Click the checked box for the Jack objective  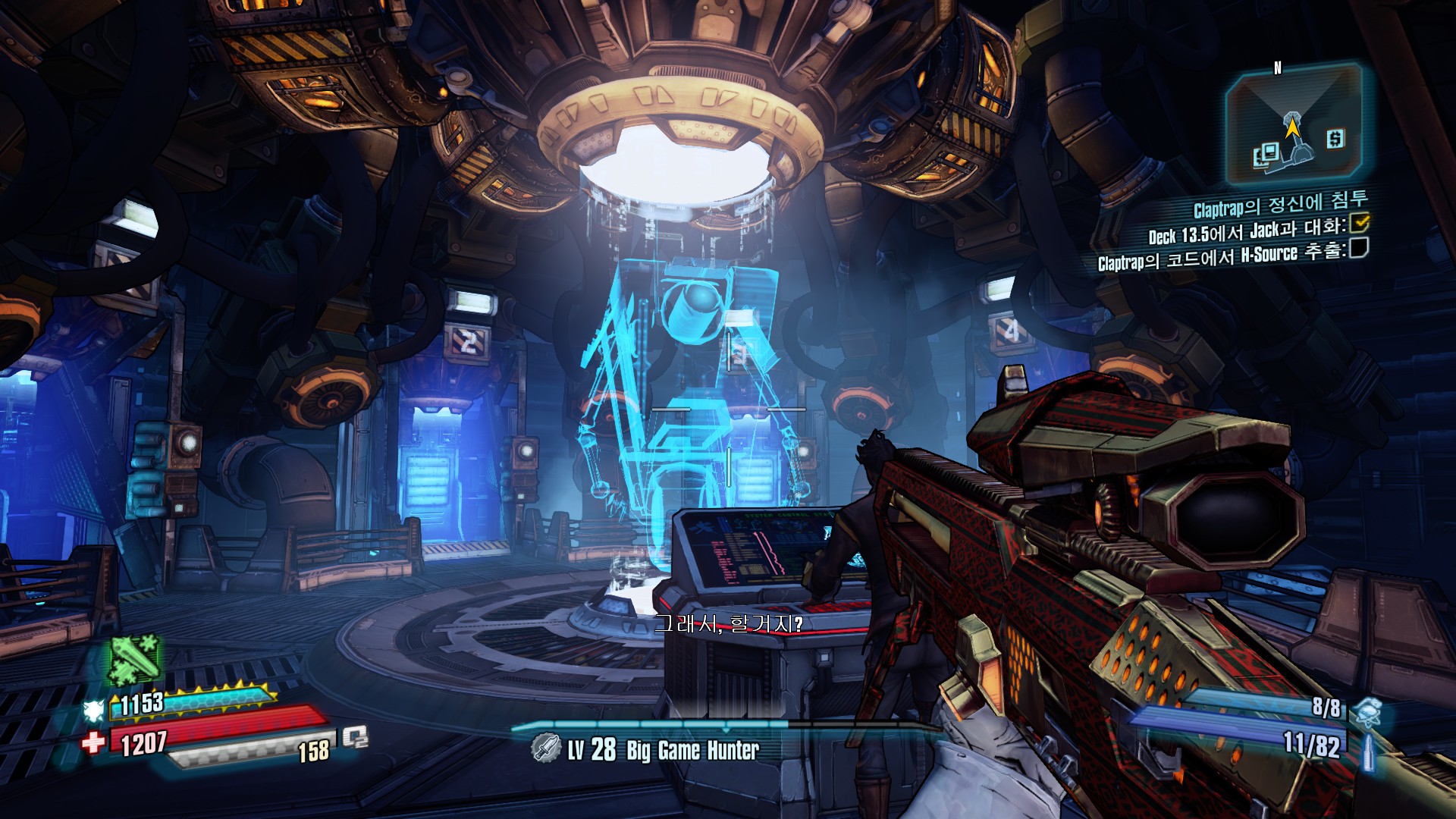(1360, 223)
